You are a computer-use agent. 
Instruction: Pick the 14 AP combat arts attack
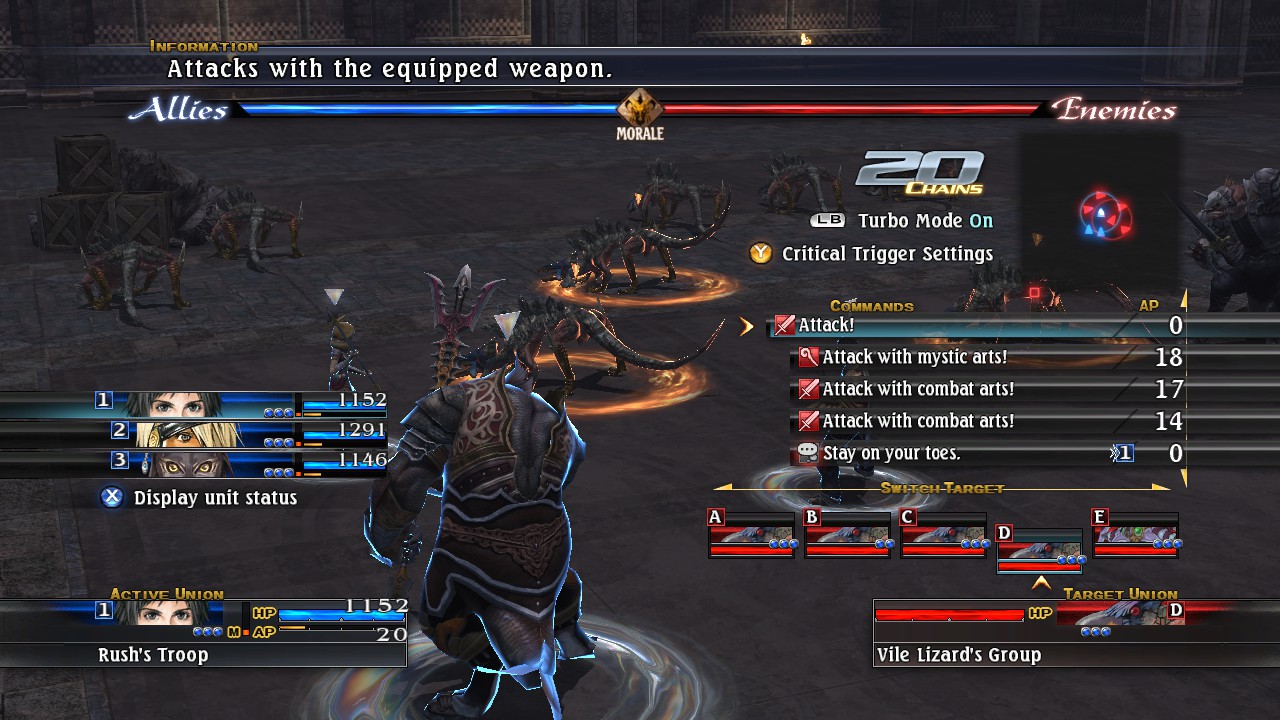918,421
